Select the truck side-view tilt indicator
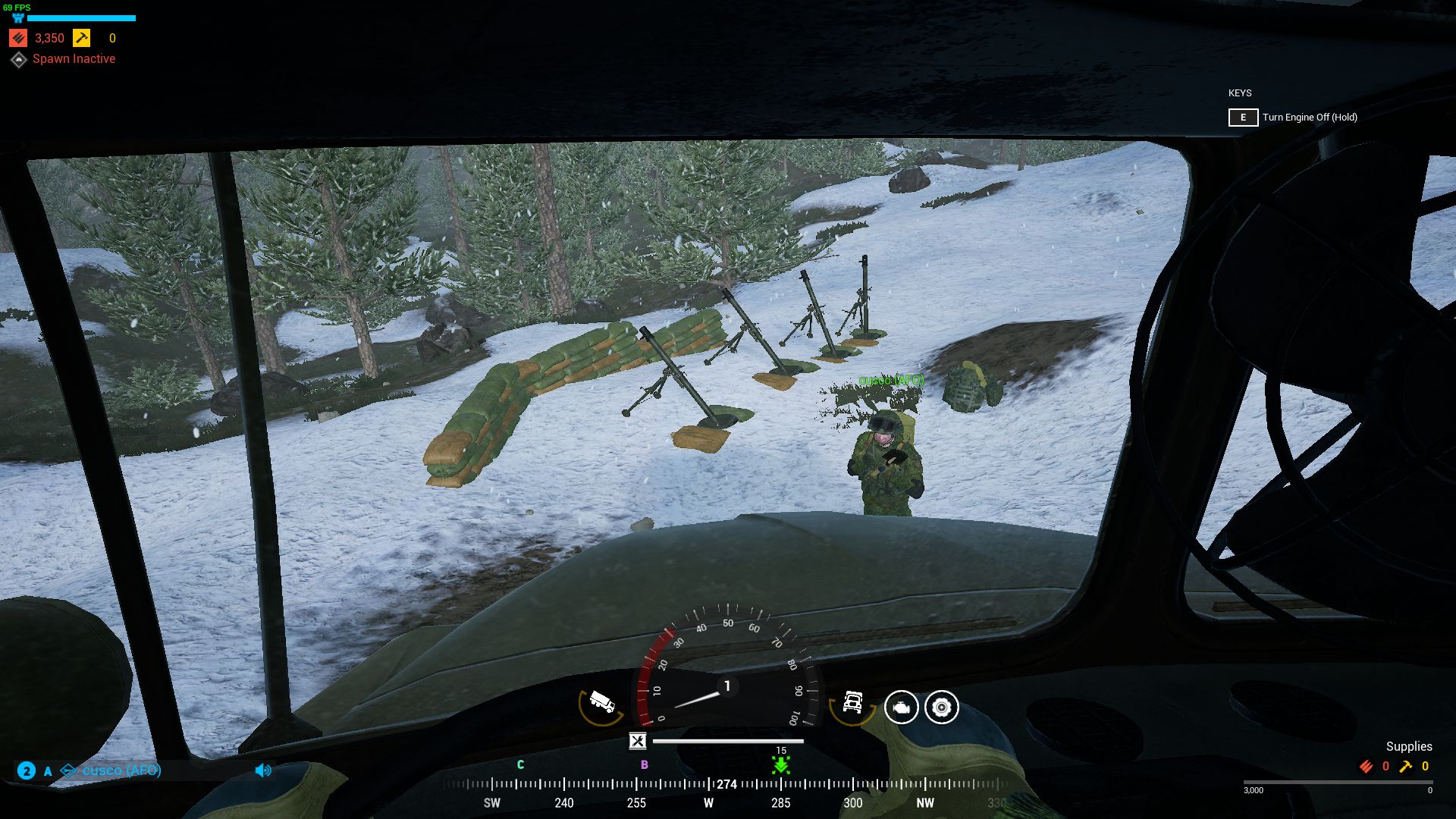The width and height of the screenshot is (1456, 819). pos(601,703)
